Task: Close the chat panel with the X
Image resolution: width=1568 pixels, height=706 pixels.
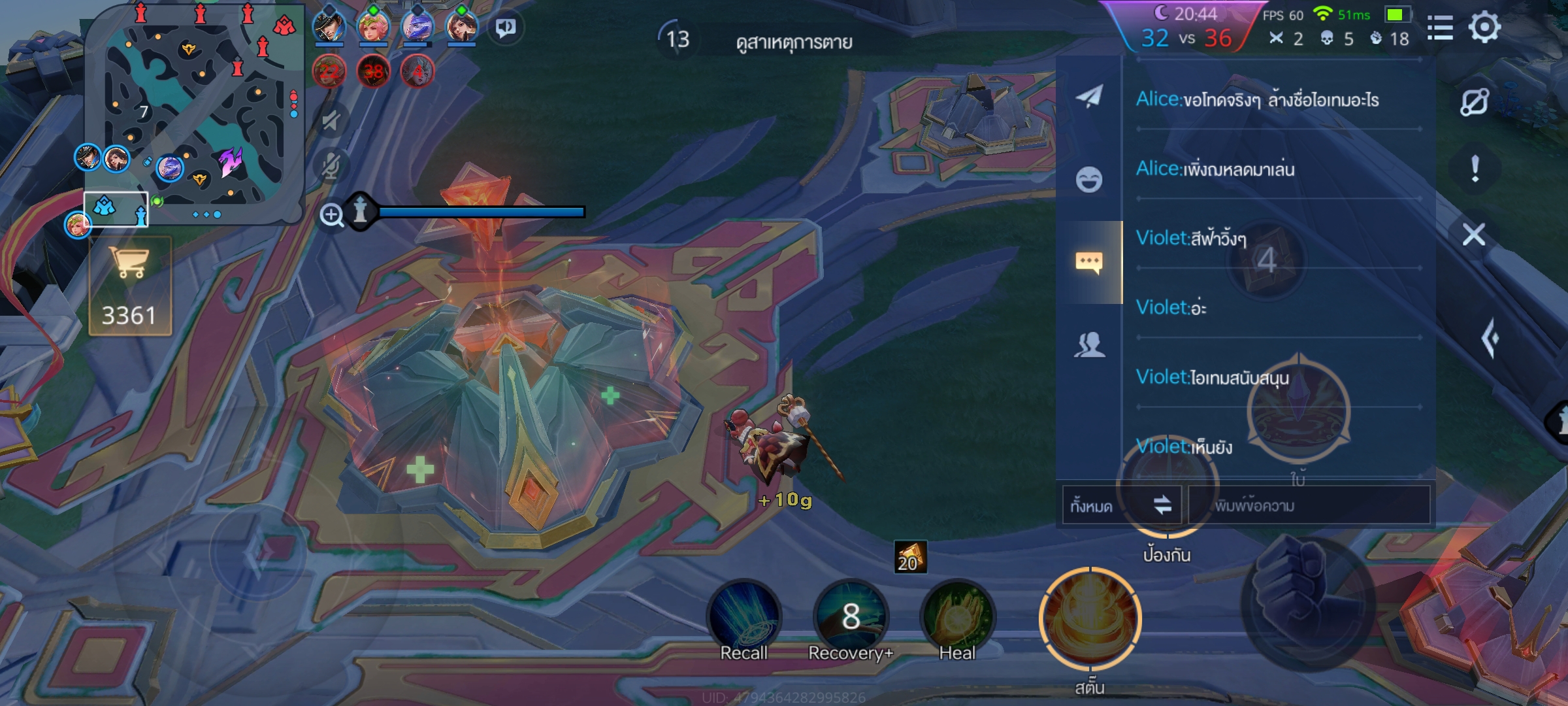Action: pos(1474,234)
